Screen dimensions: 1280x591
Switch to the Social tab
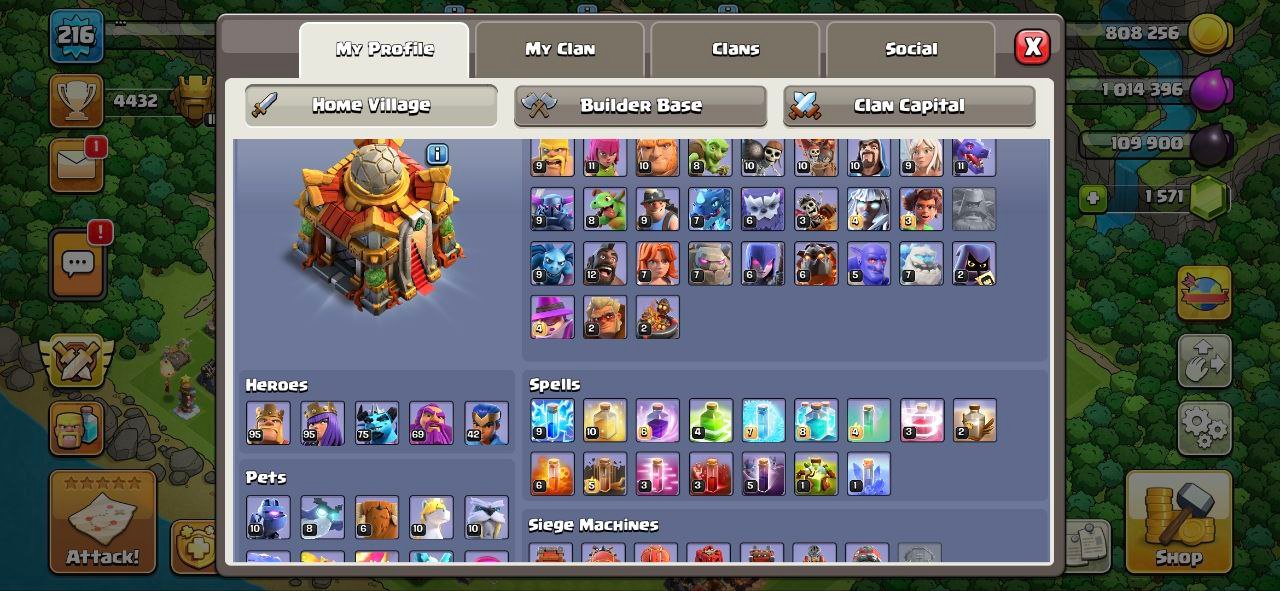click(911, 49)
